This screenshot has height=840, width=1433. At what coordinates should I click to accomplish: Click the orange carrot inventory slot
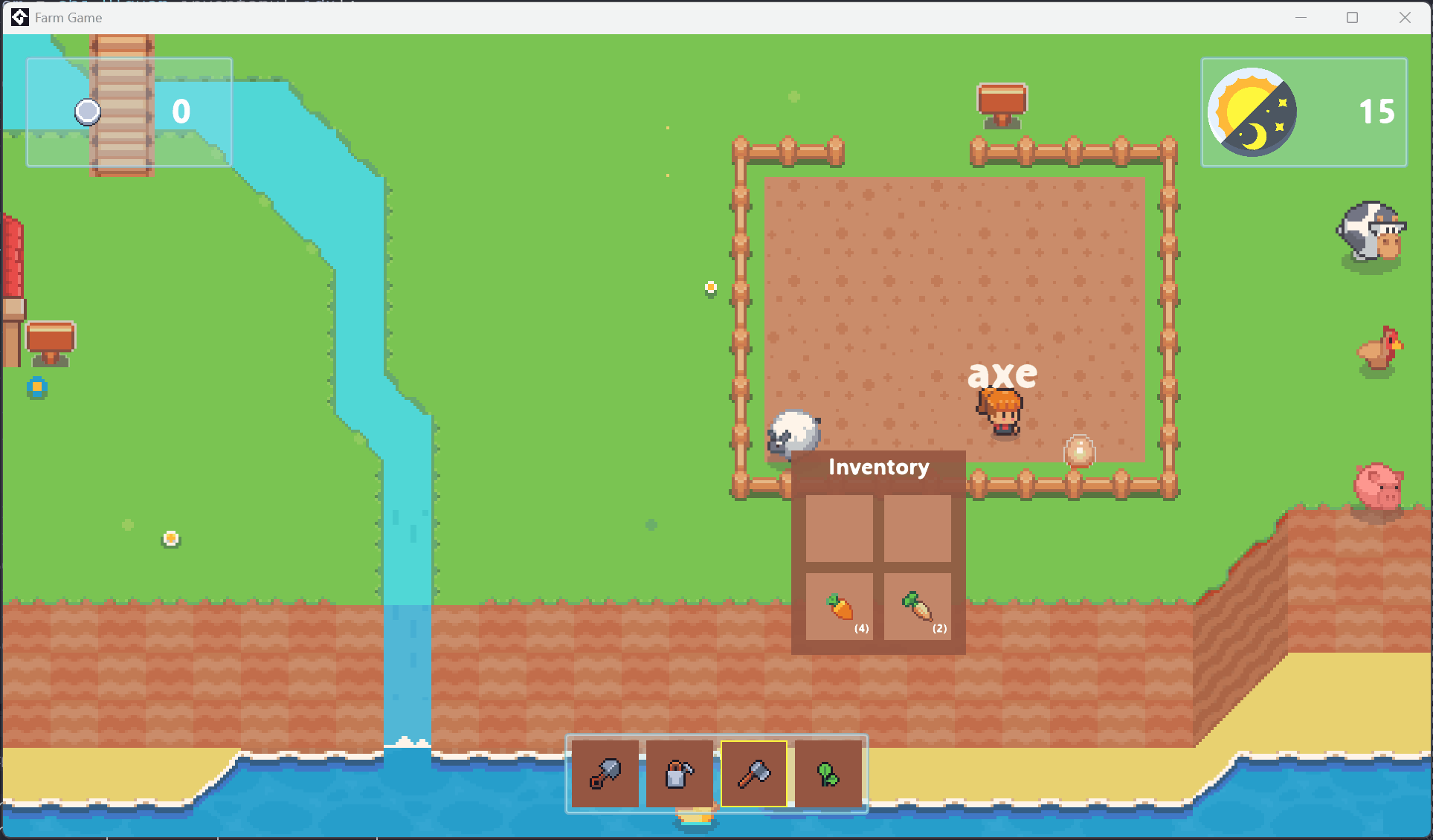click(x=840, y=607)
